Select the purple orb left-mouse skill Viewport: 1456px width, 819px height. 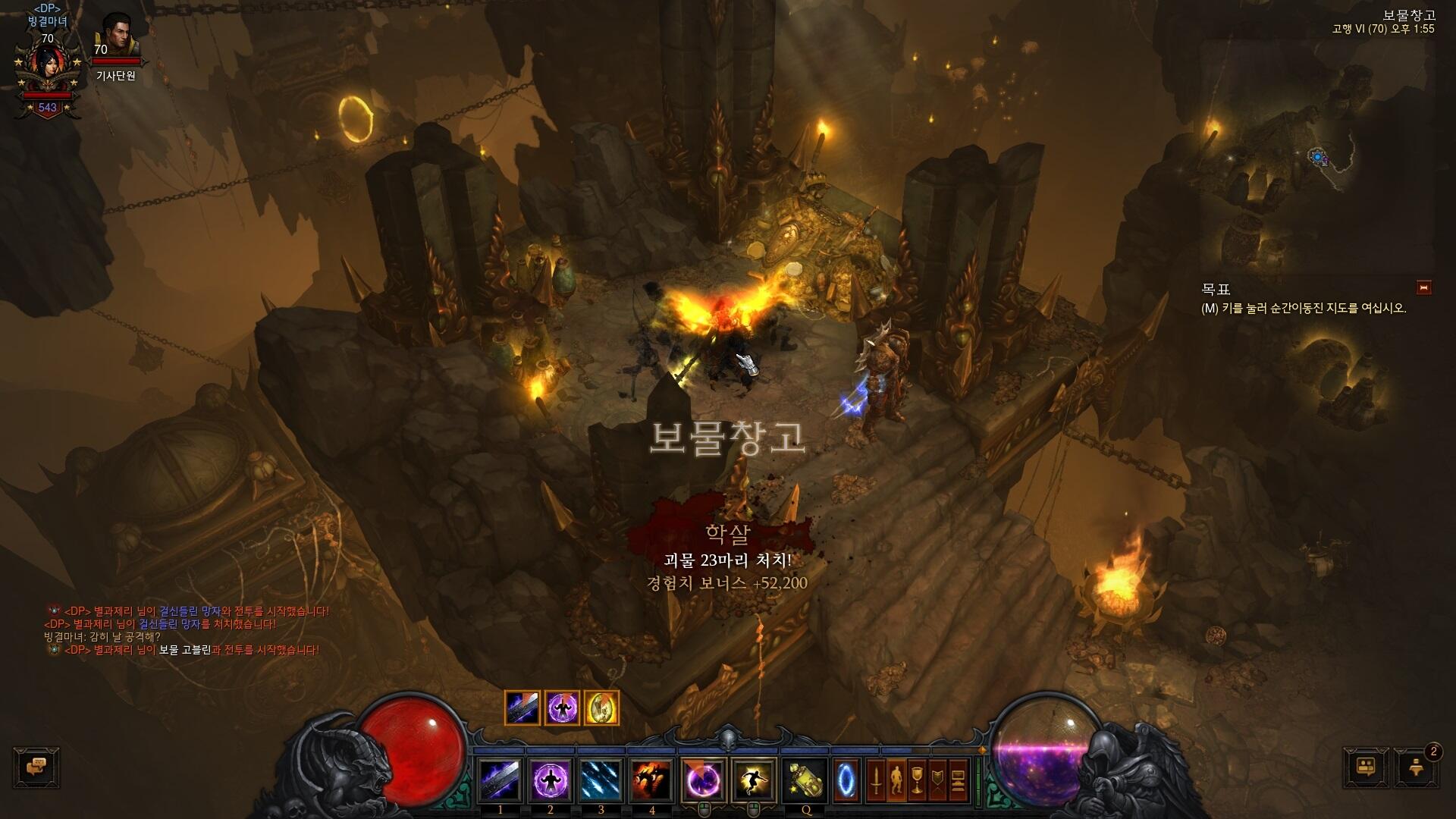coord(704,780)
